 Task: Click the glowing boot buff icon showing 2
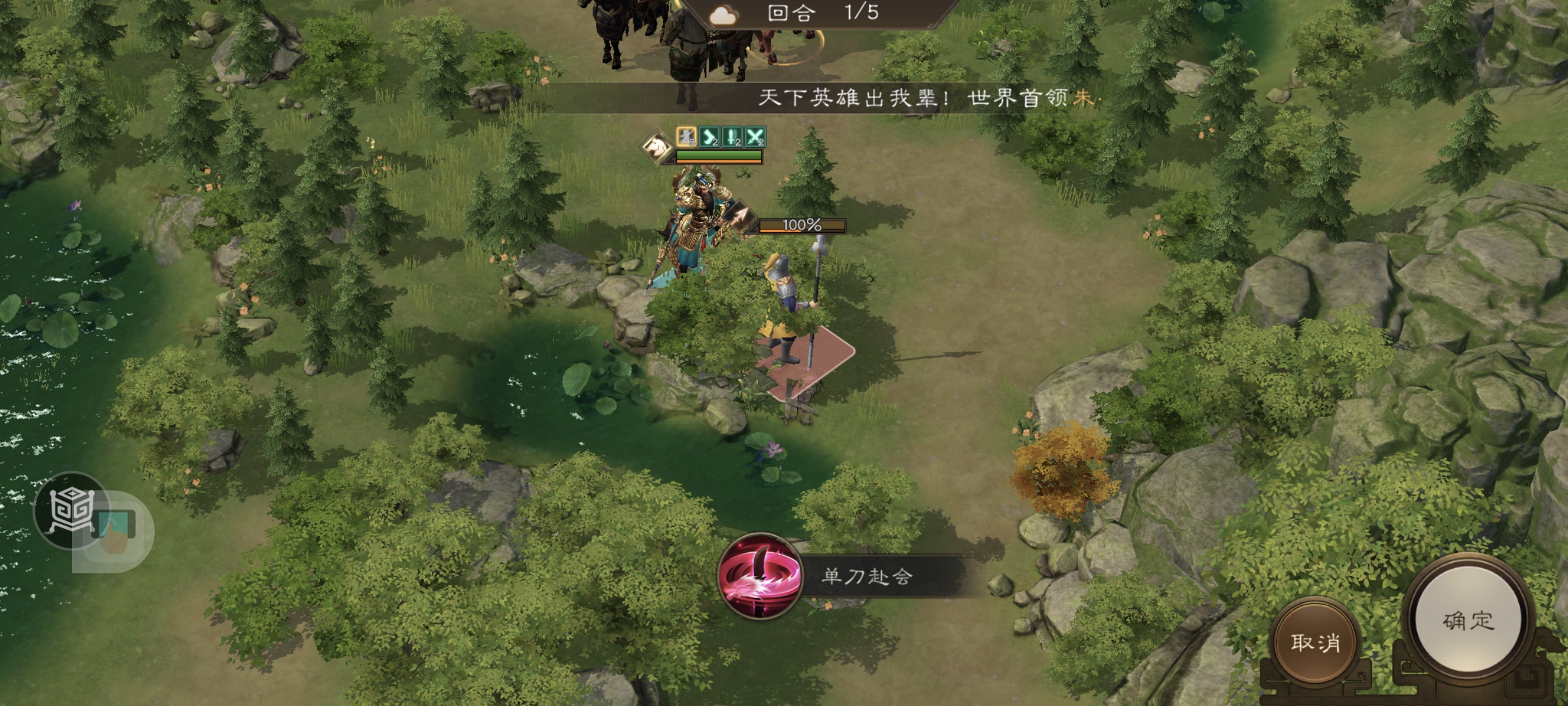[708, 137]
